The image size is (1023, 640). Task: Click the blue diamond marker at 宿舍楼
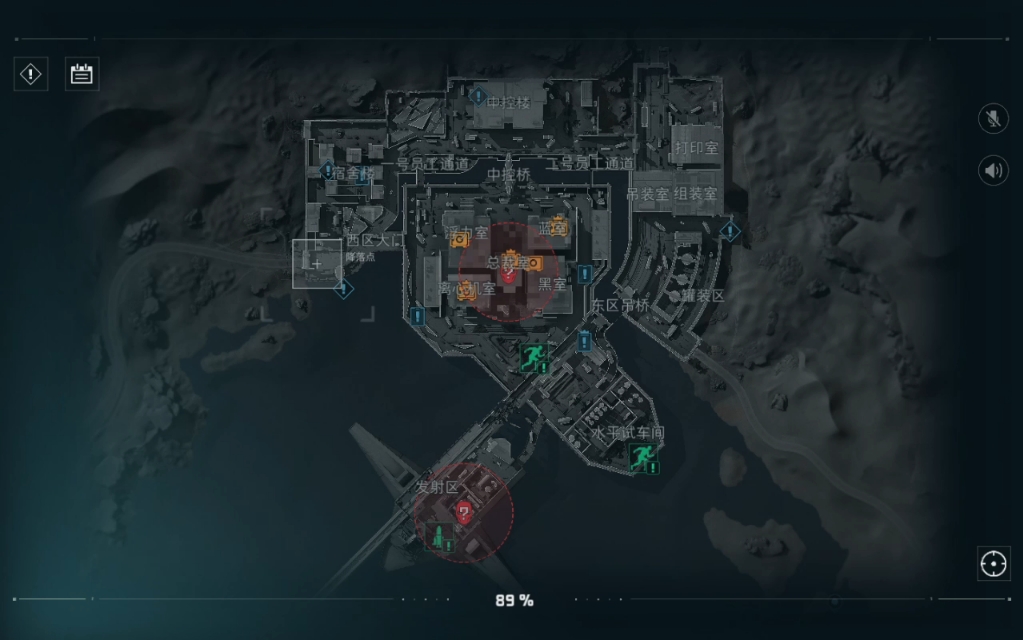327,171
